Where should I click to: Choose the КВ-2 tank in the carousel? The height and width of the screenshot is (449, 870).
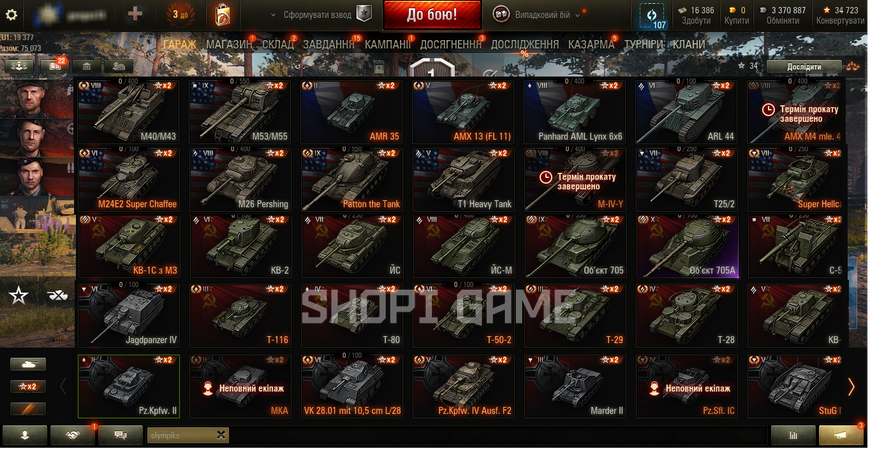click(x=241, y=246)
